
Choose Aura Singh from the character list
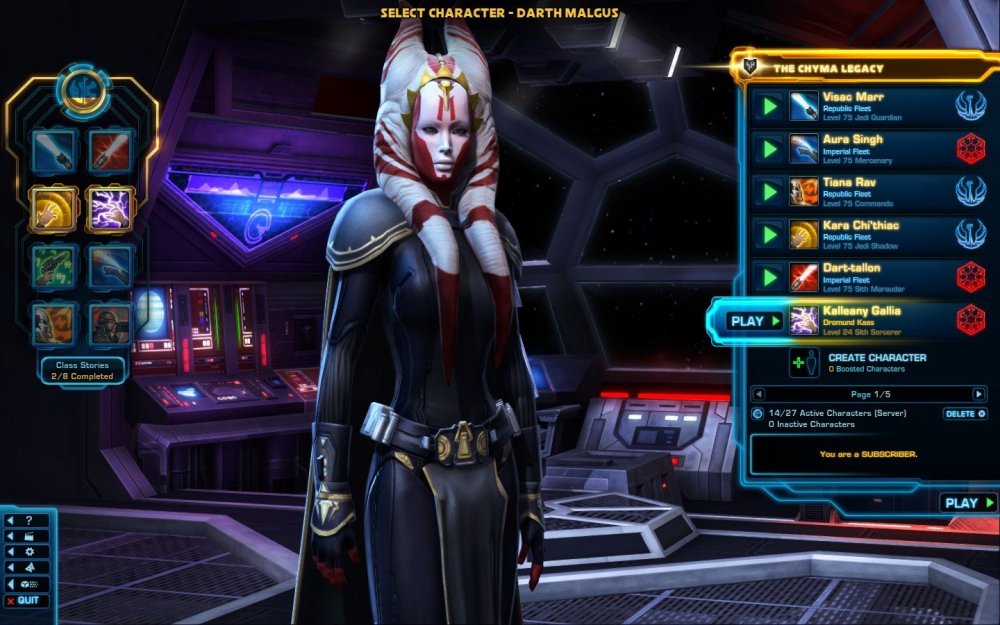[x=862, y=148]
